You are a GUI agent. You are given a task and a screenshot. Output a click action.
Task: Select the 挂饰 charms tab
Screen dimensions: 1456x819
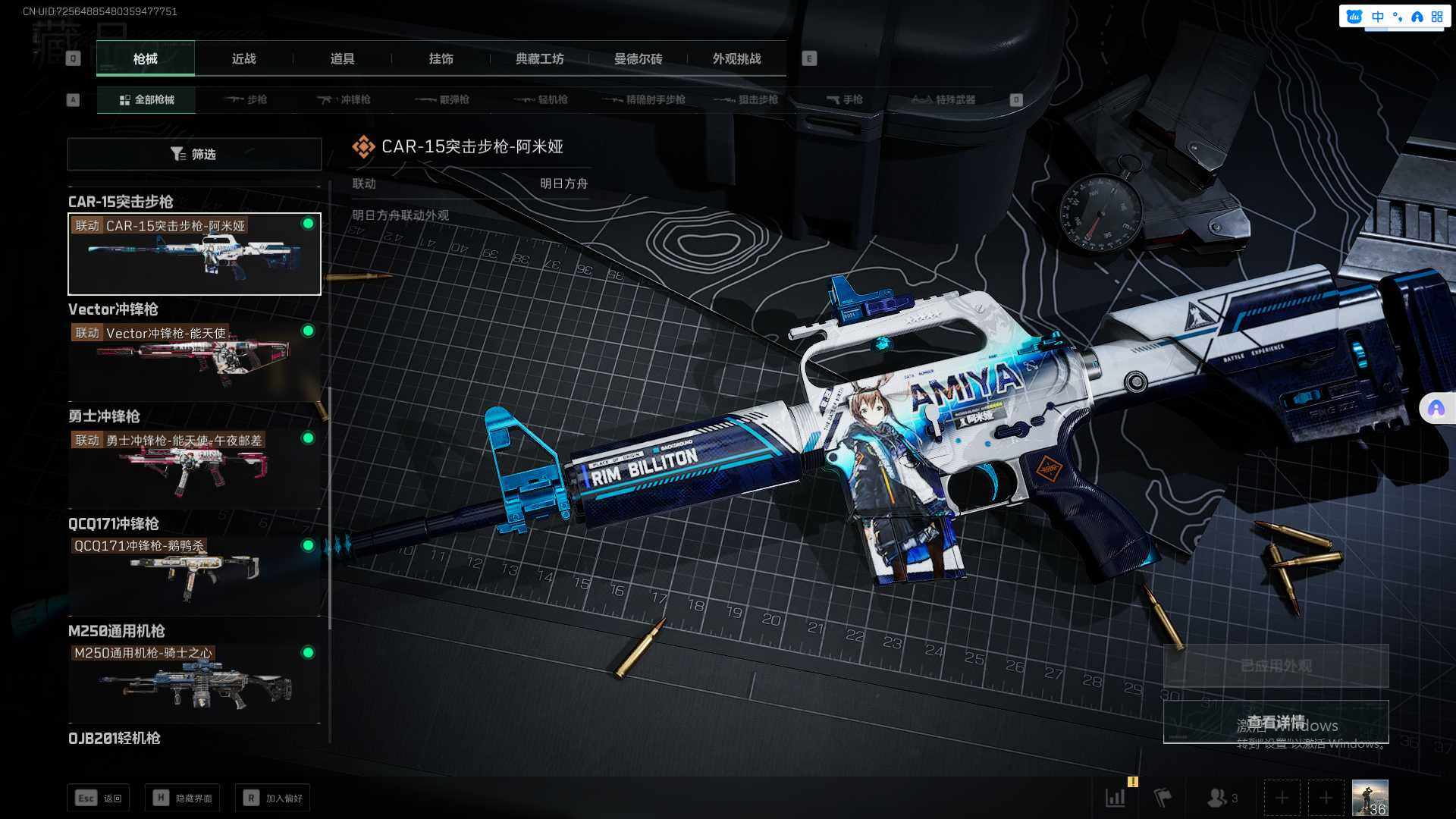(x=441, y=59)
